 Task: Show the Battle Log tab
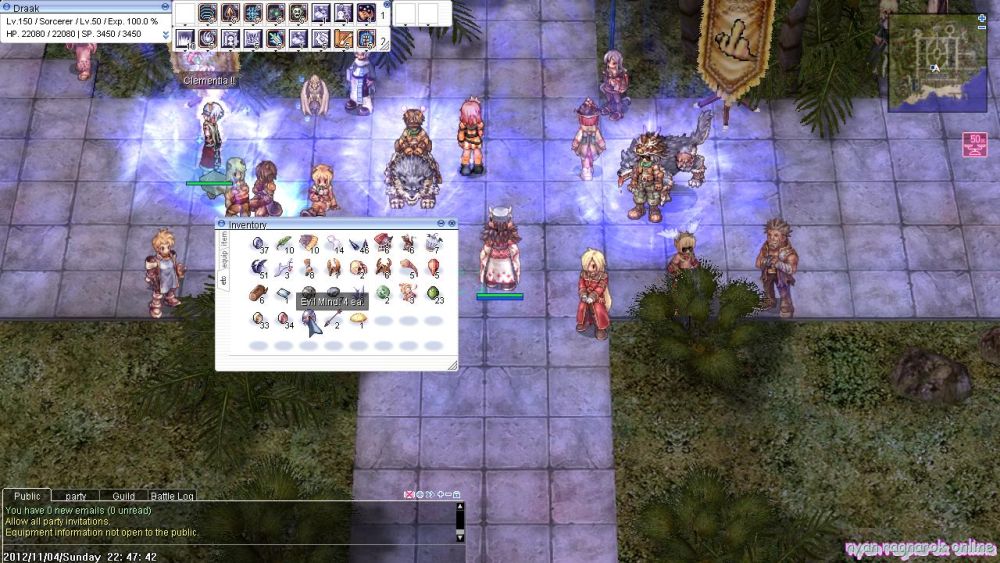pyautogui.click(x=173, y=496)
